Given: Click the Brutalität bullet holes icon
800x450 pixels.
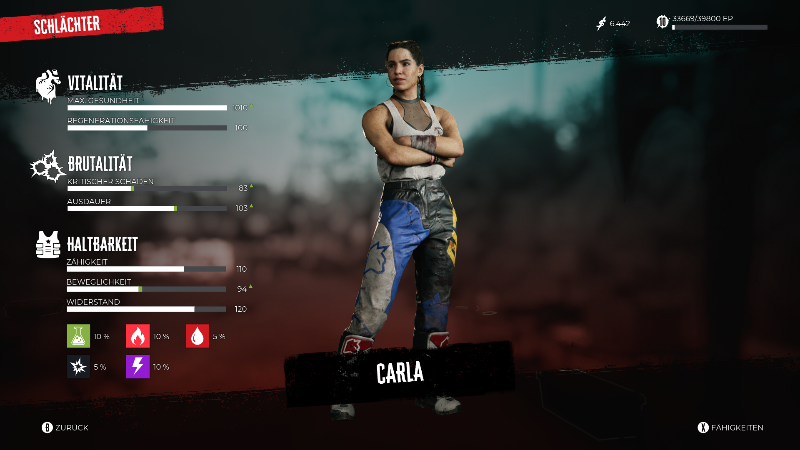Looking at the screenshot, I should [x=49, y=165].
